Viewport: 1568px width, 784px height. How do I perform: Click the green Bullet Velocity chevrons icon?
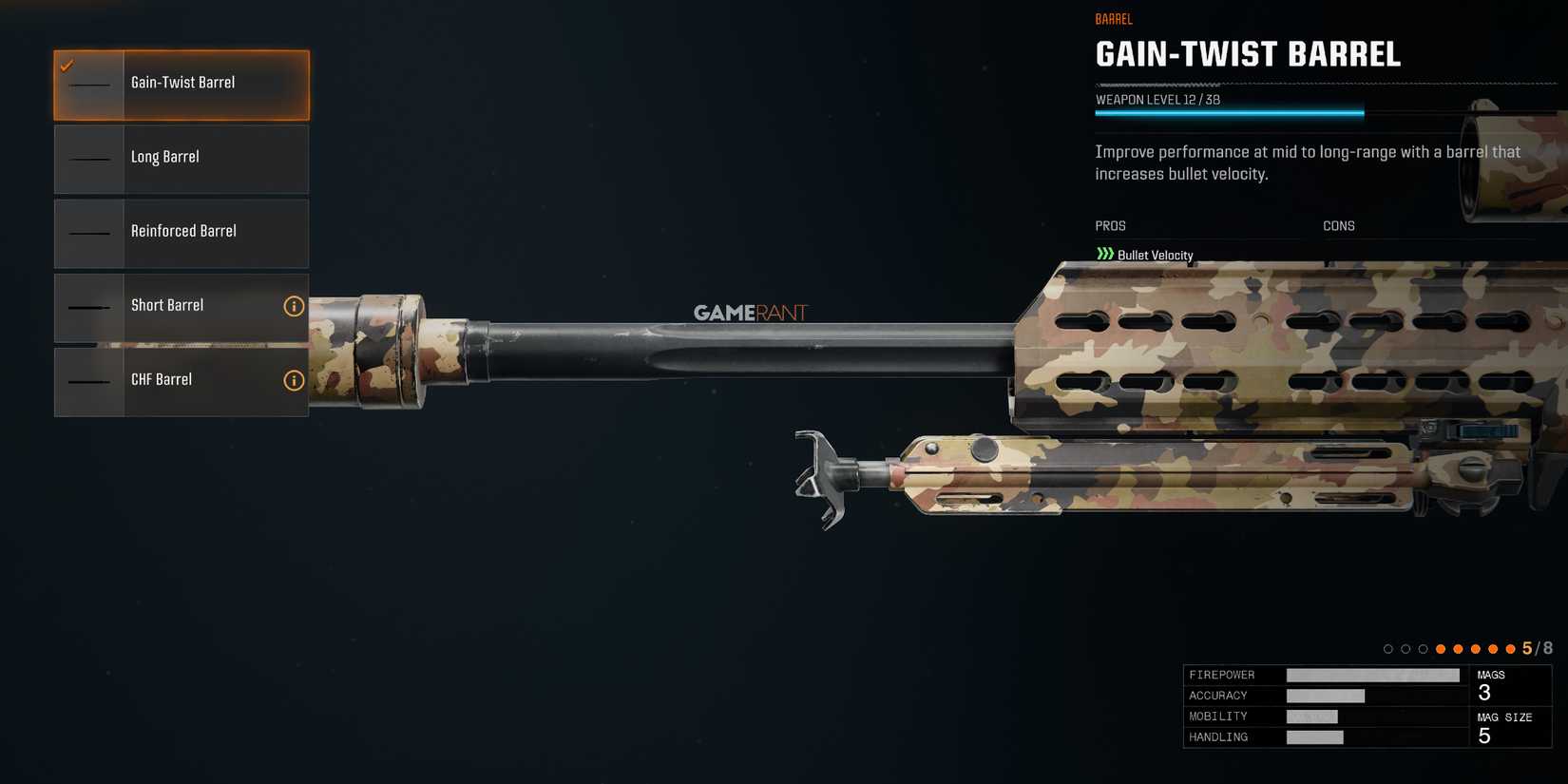(1103, 254)
